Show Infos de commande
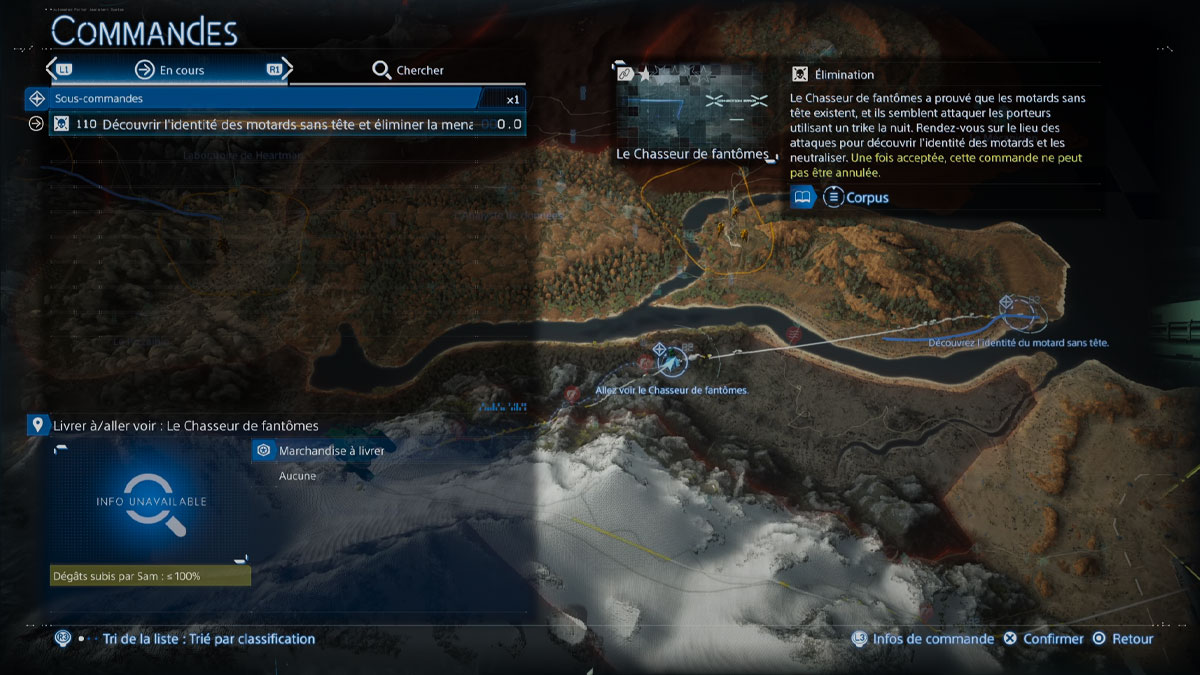This screenshot has height=675, width=1200. pyautogui.click(x=923, y=639)
